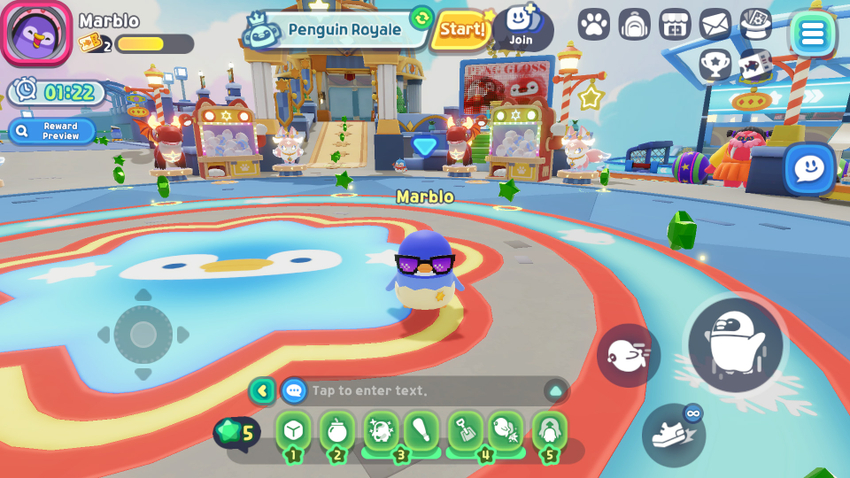Collapse the chat bar with the yellow arrow
Image resolution: width=850 pixels, height=478 pixels.
click(x=262, y=390)
